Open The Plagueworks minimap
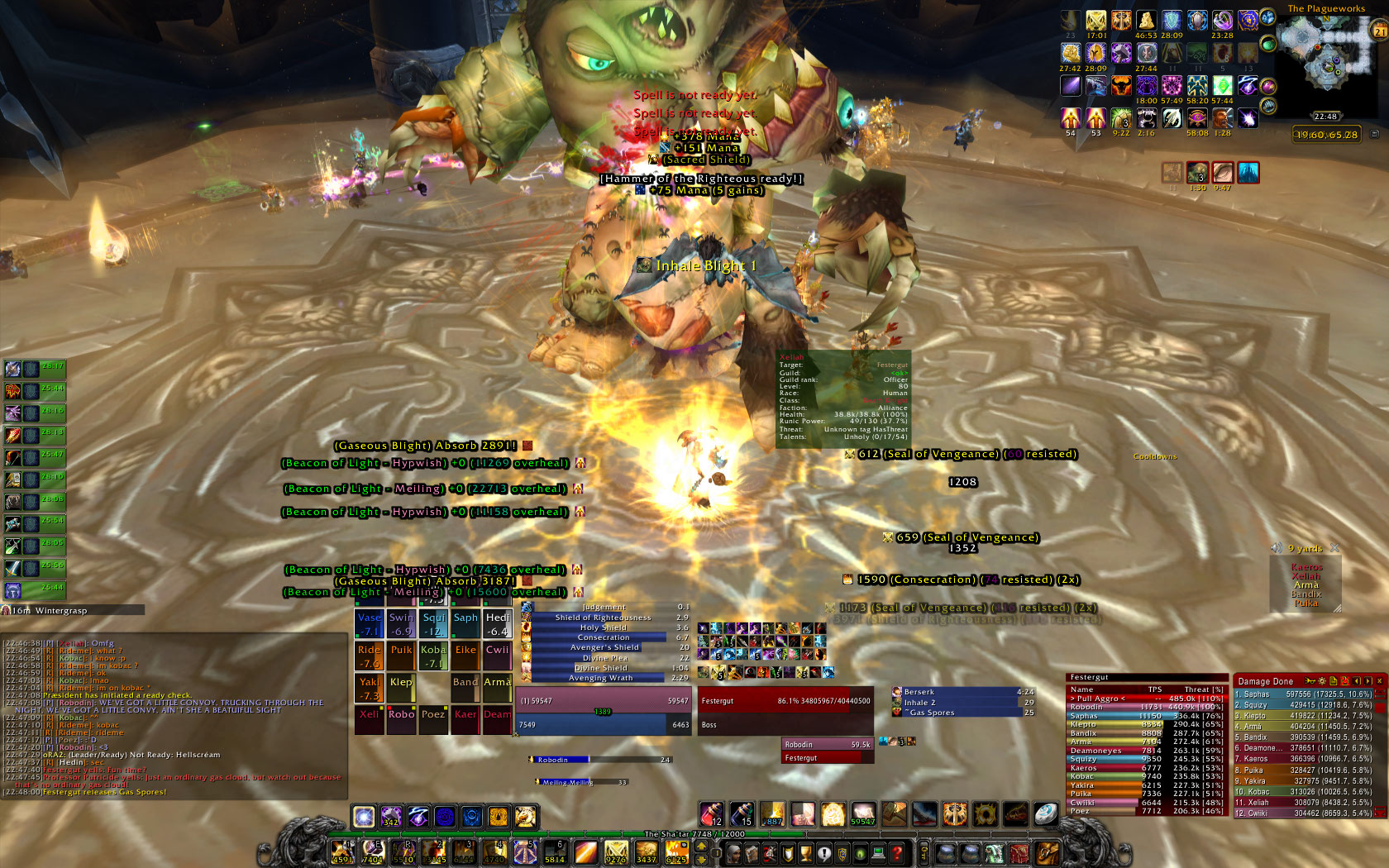Image resolution: width=1389 pixels, height=868 pixels. [x=1325, y=56]
